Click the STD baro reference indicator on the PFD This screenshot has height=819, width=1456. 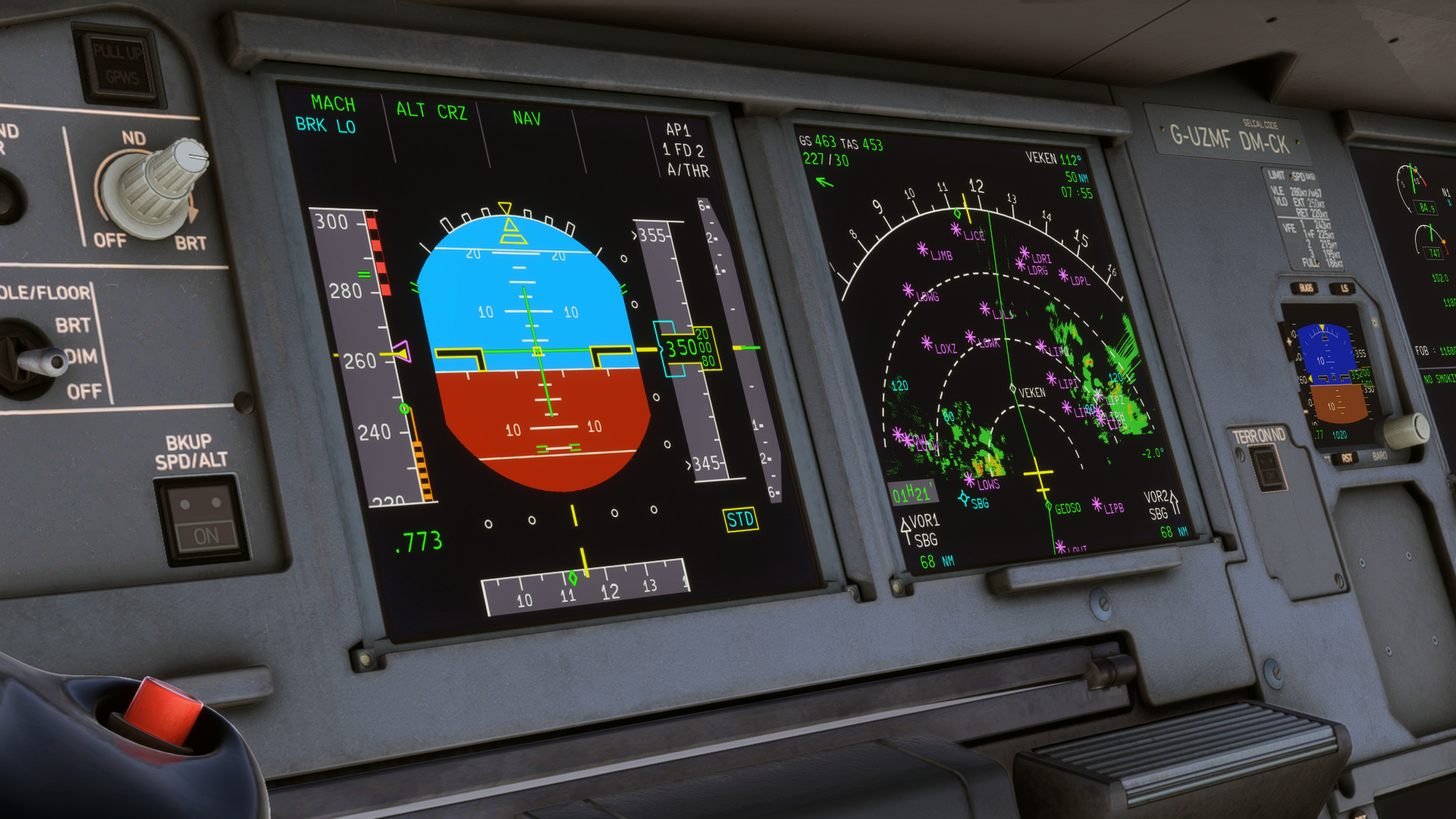739,520
